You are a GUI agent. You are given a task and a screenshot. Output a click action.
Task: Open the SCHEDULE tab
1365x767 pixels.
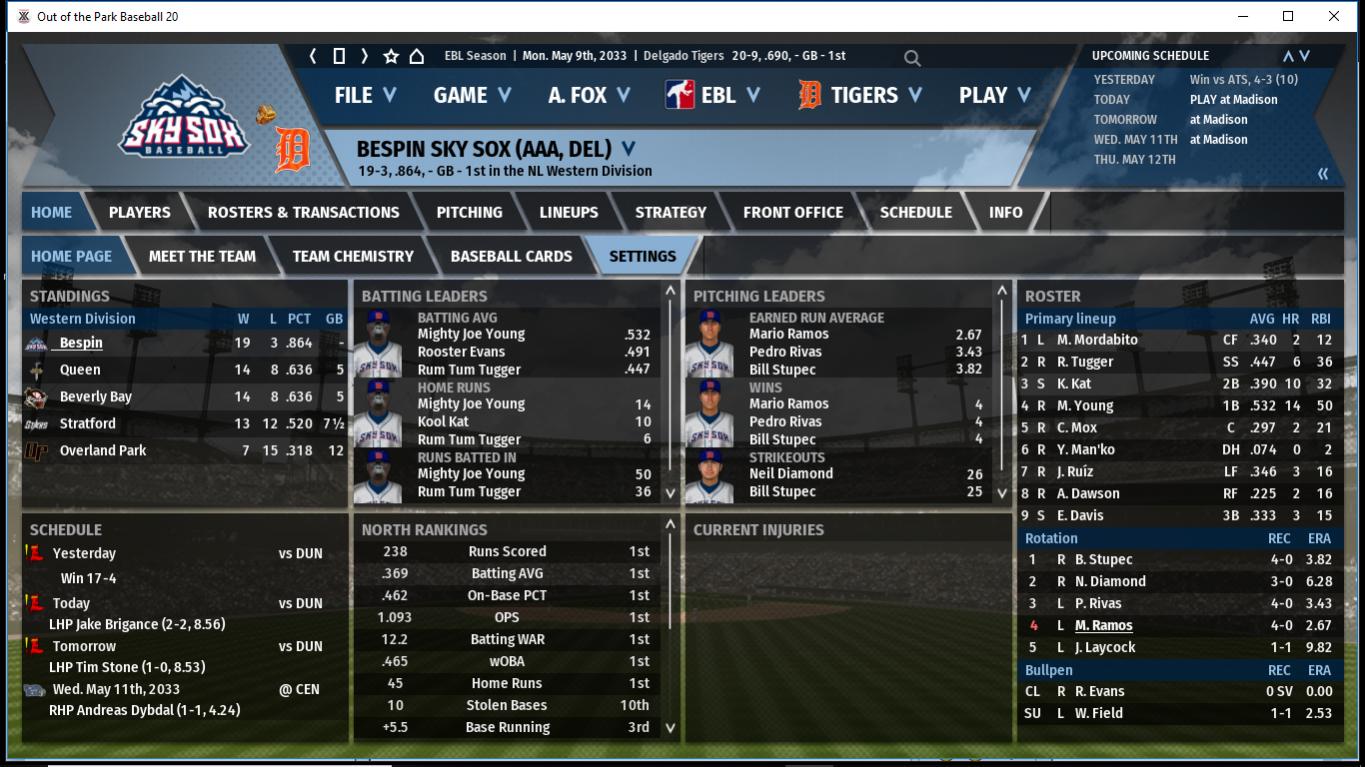point(915,212)
